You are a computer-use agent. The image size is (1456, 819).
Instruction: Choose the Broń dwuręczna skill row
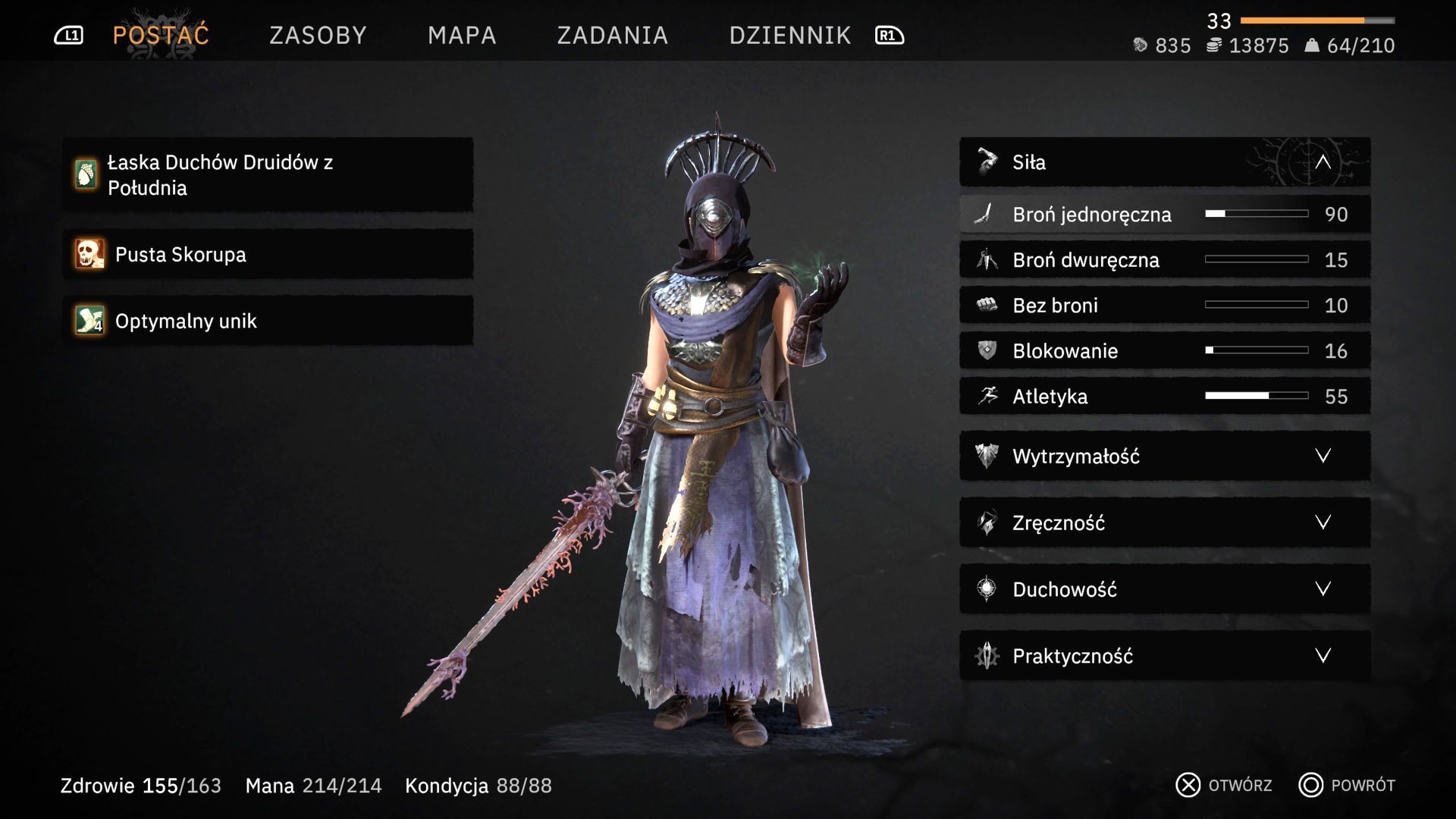1165,260
